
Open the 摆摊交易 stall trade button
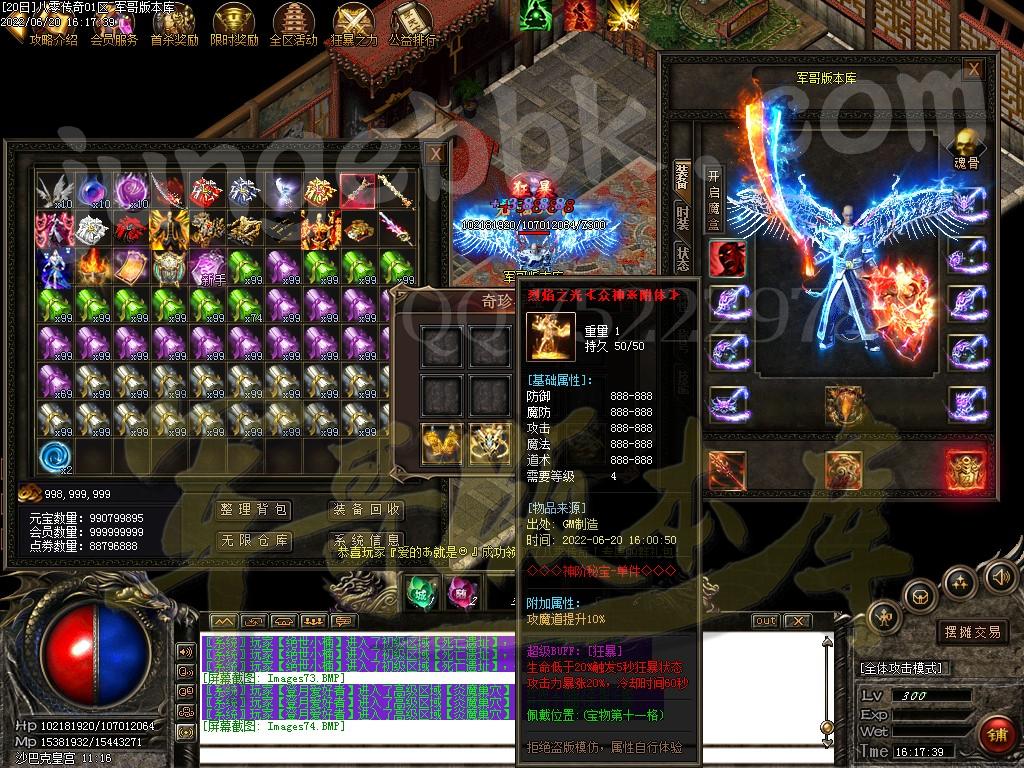click(x=972, y=632)
